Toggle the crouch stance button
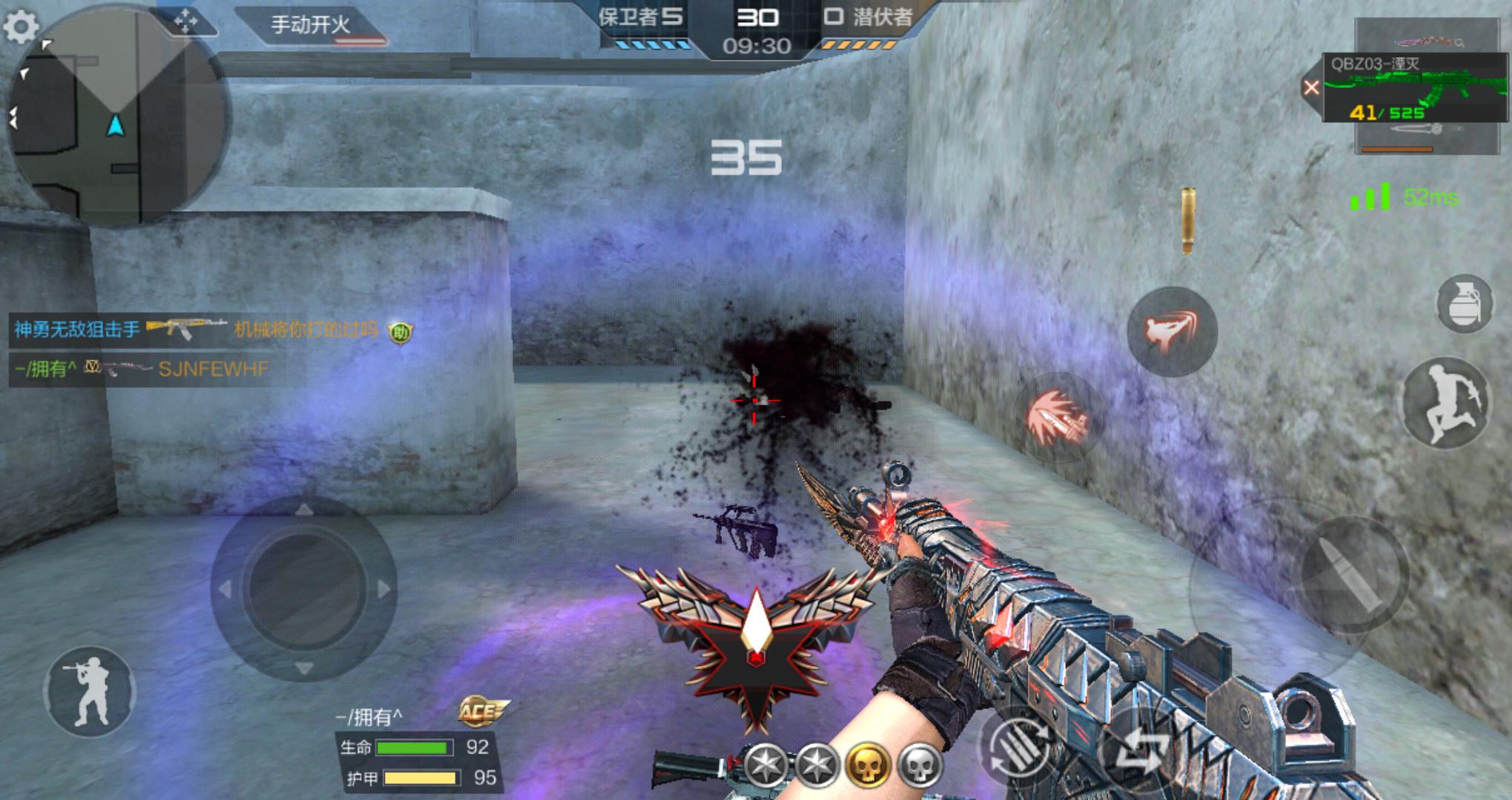Image resolution: width=1512 pixels, height=800 pixels. click(x=90, y=691)
